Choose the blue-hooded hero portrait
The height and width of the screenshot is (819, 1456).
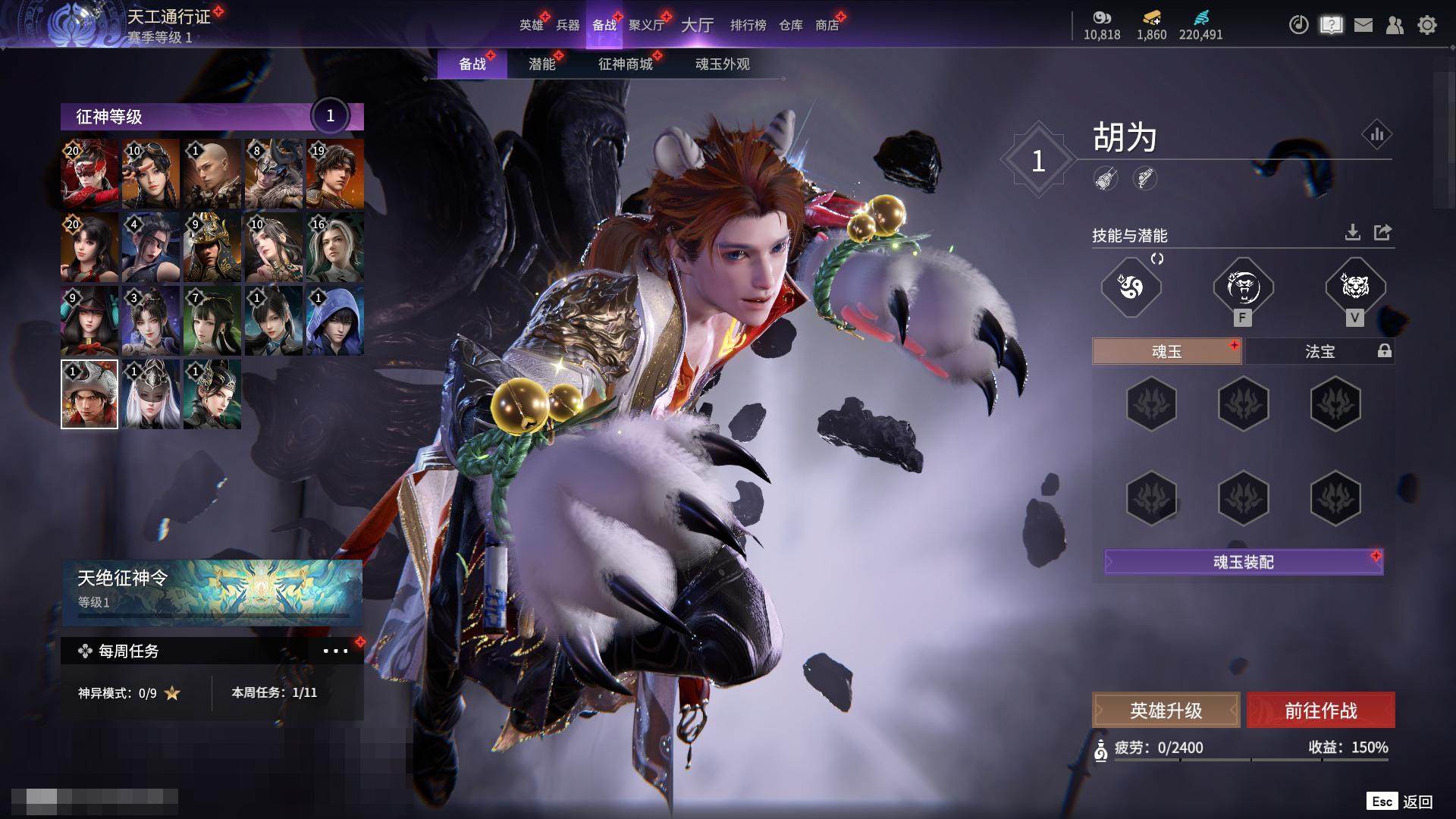click(334, 321)
